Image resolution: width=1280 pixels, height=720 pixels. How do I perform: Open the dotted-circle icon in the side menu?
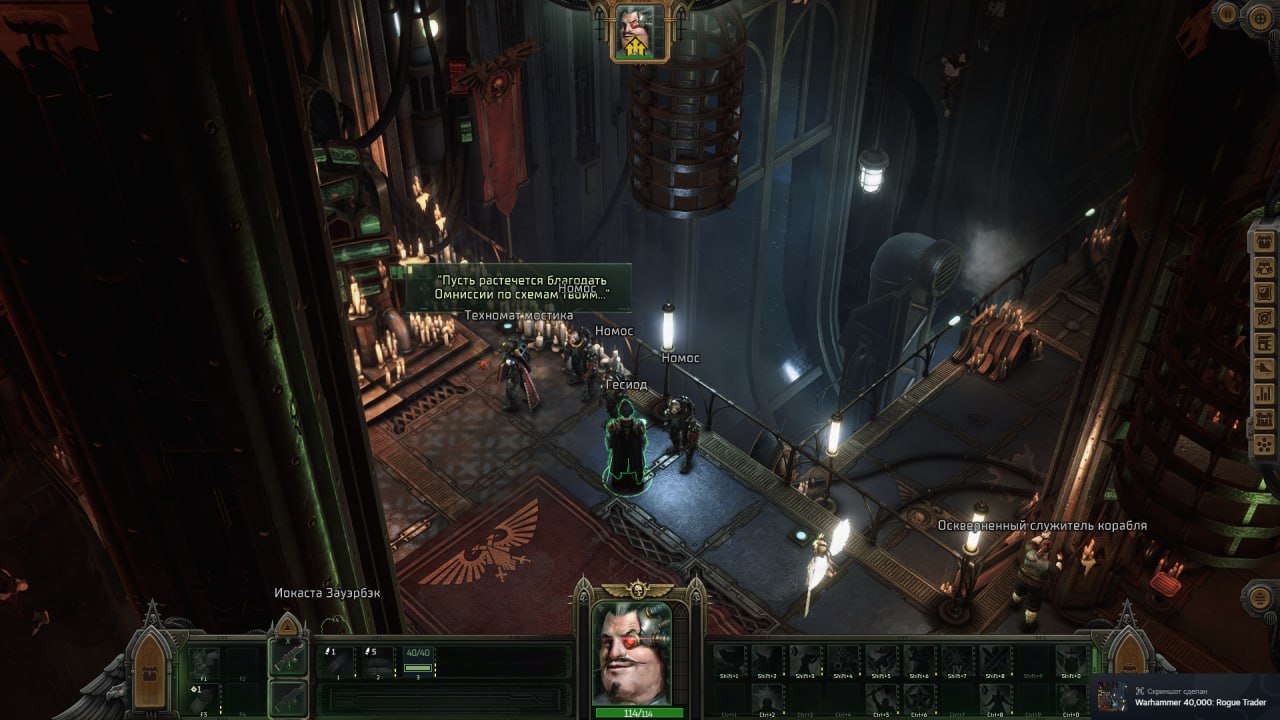click(x=1263, y=443)
